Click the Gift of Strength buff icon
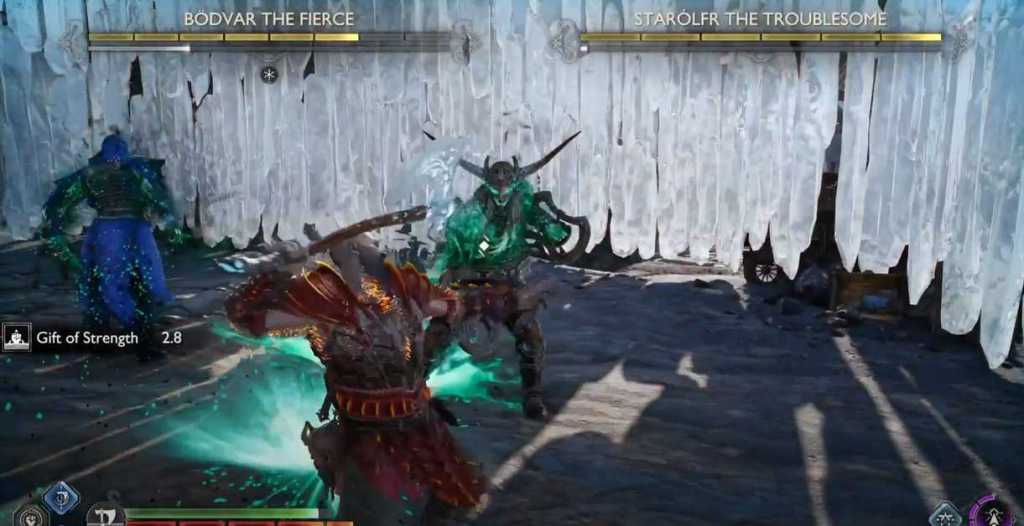 (x=16, y=338)
